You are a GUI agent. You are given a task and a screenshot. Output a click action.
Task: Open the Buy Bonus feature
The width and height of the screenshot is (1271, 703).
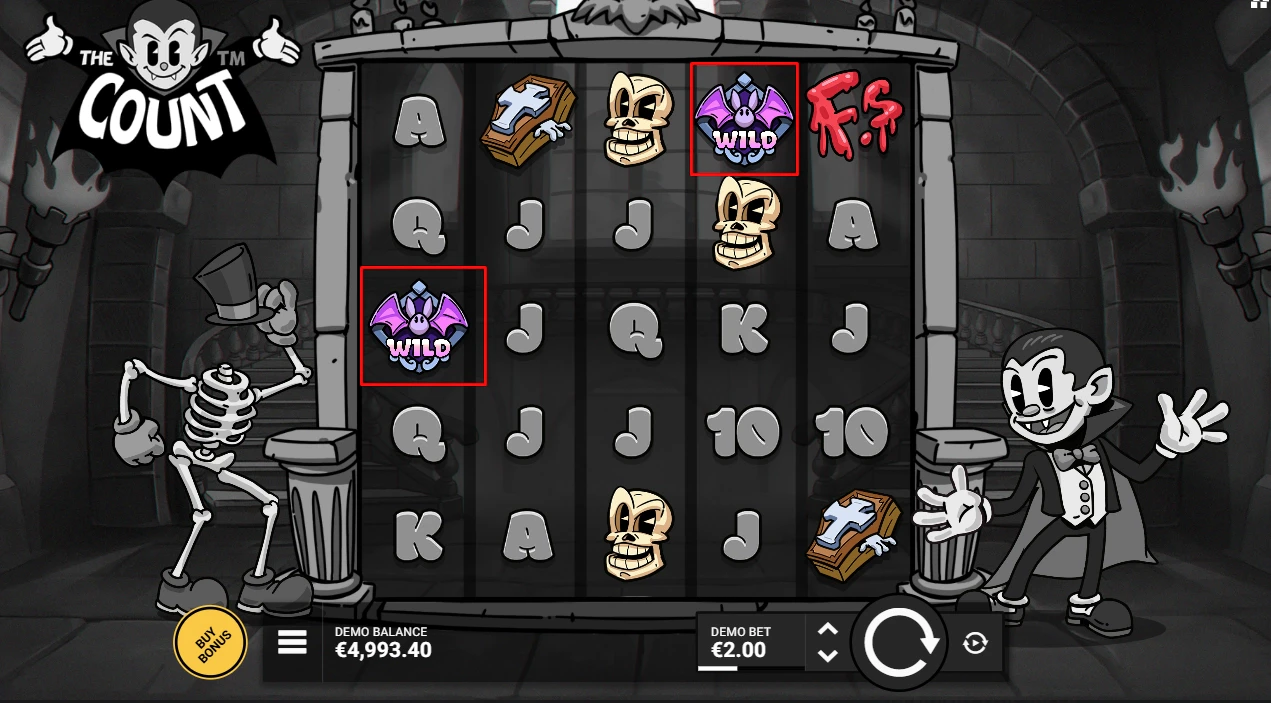click(x=210, y=643)
